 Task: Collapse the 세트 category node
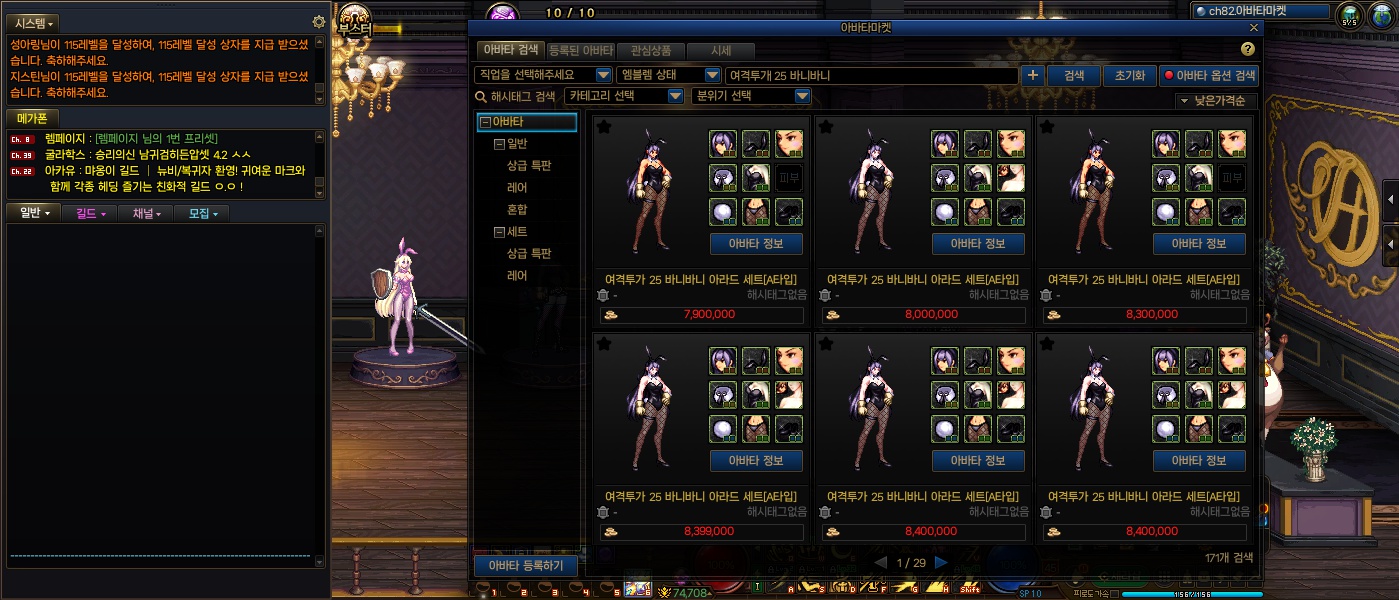click(500, 232)
